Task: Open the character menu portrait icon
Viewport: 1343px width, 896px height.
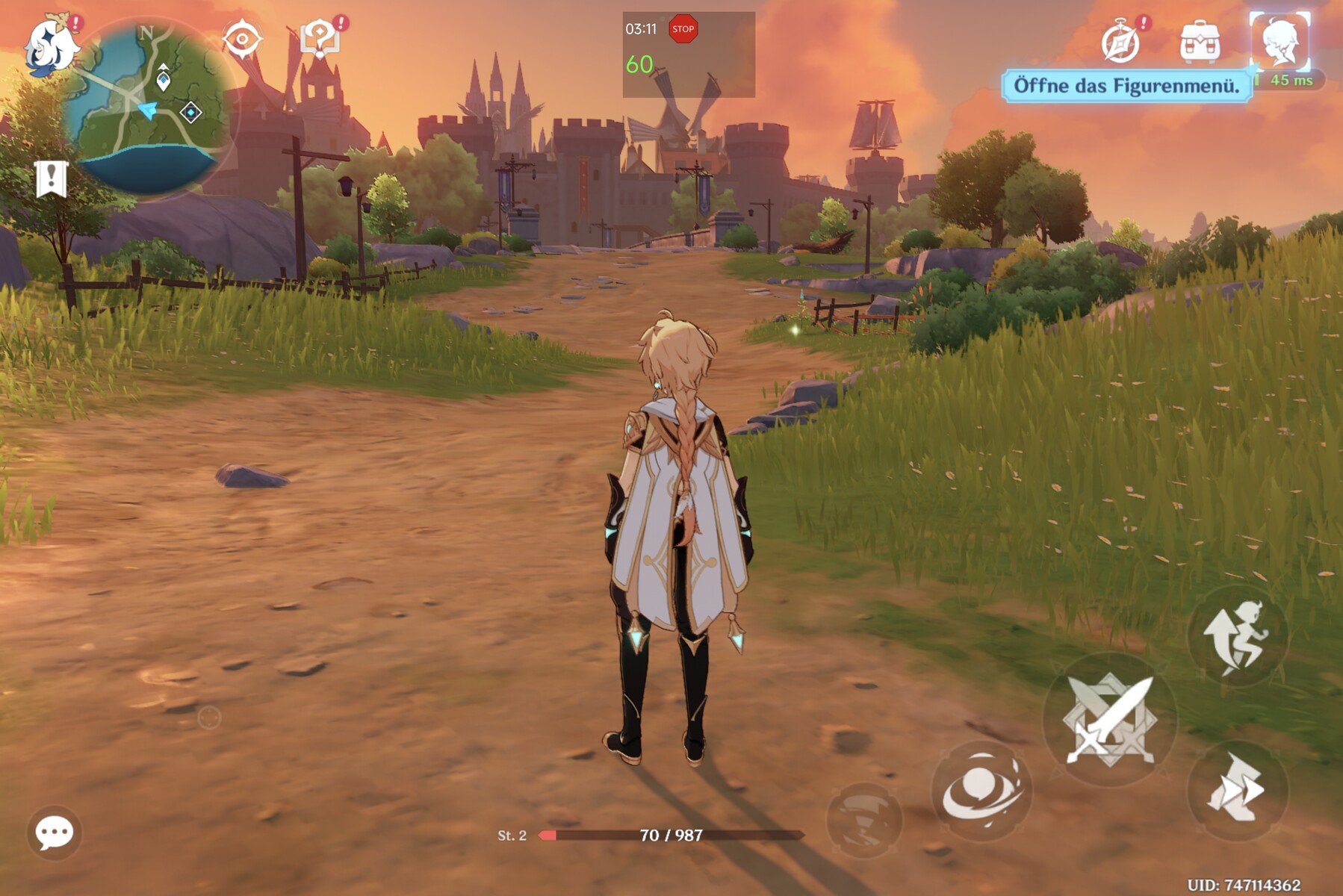Action: 1280,41
